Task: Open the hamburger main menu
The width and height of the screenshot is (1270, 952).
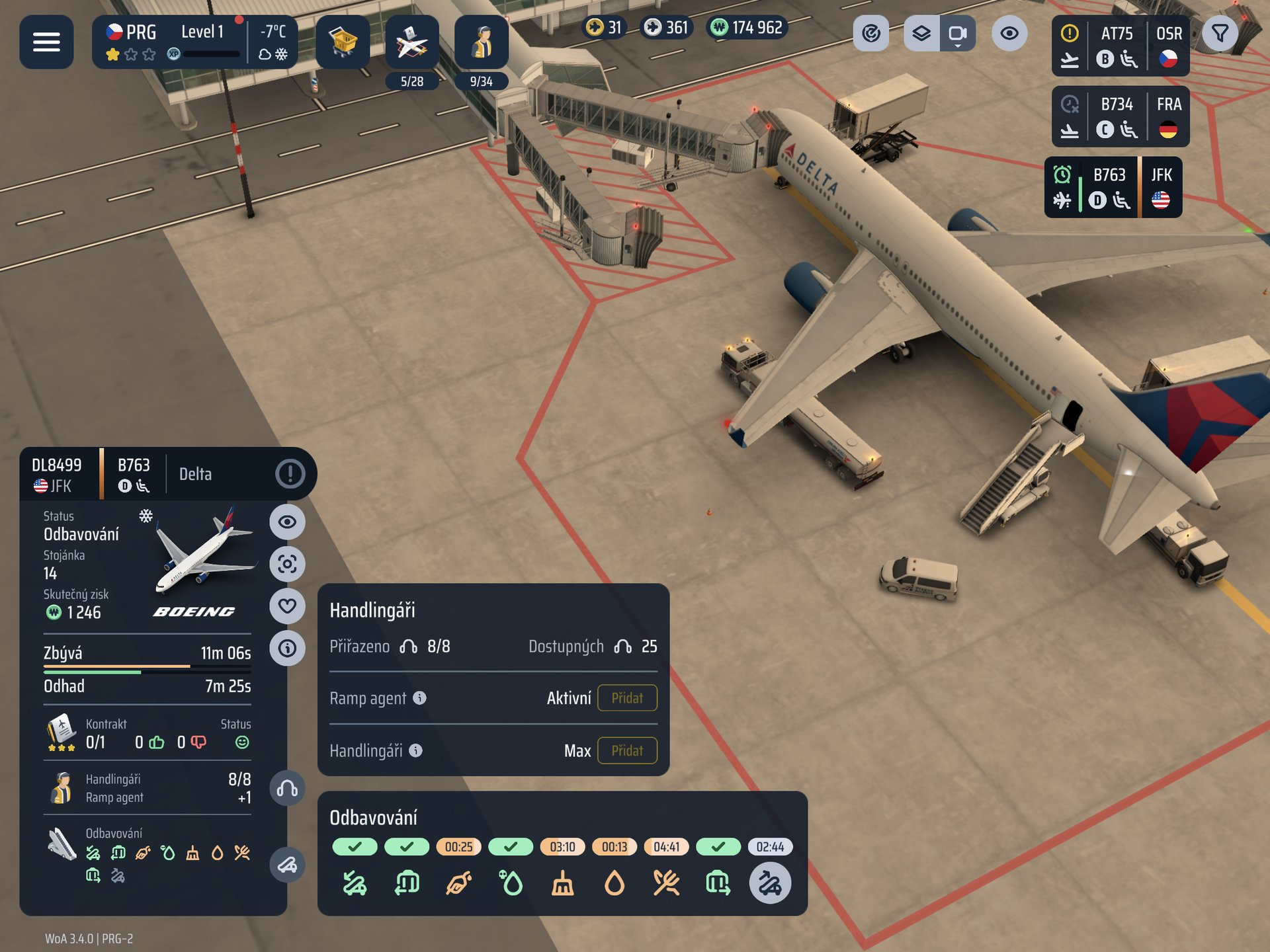Action: [x=46, y=42]
